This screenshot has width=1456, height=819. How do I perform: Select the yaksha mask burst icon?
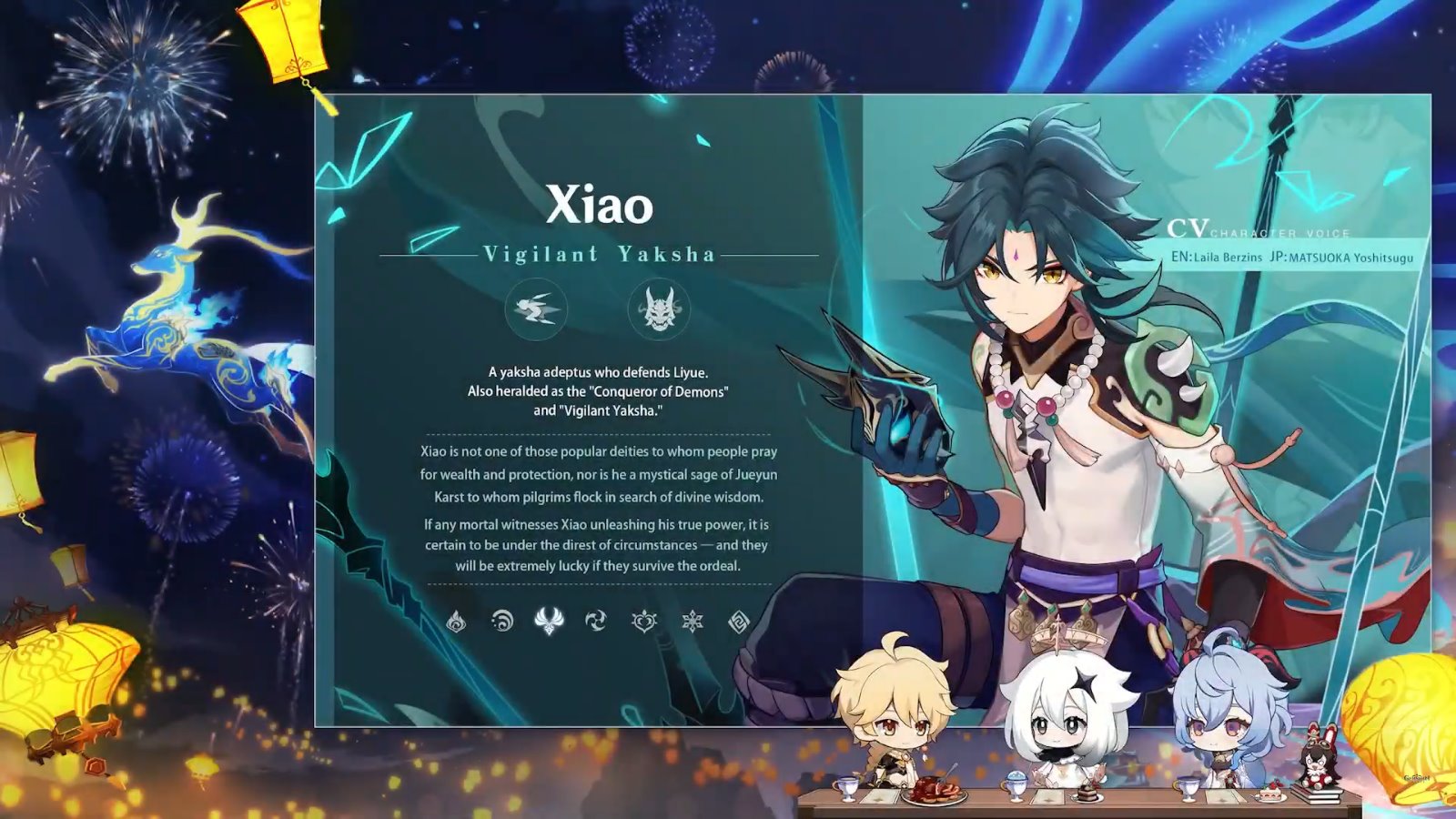659,309
